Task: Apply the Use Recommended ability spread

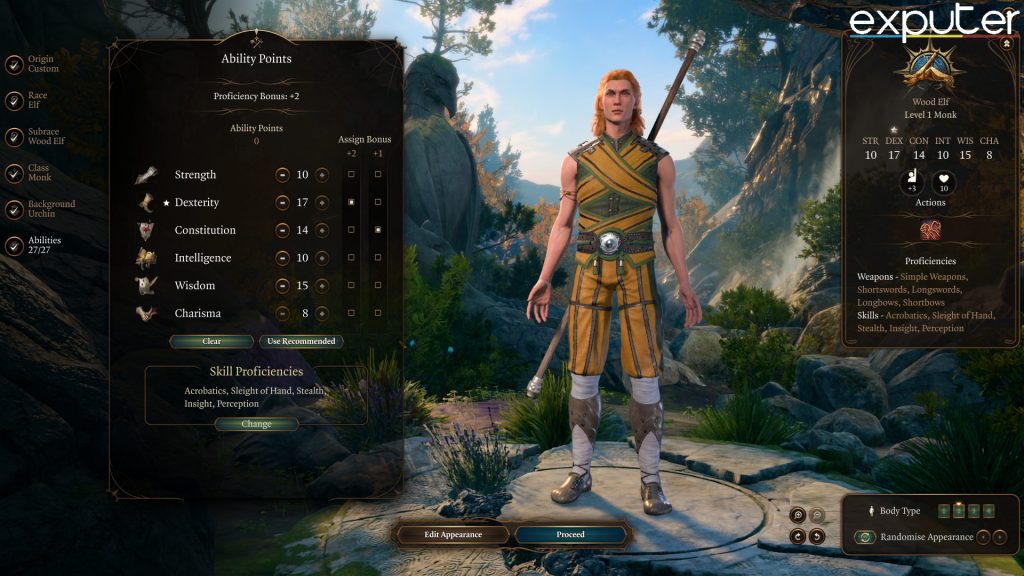Action: point(301,341)
